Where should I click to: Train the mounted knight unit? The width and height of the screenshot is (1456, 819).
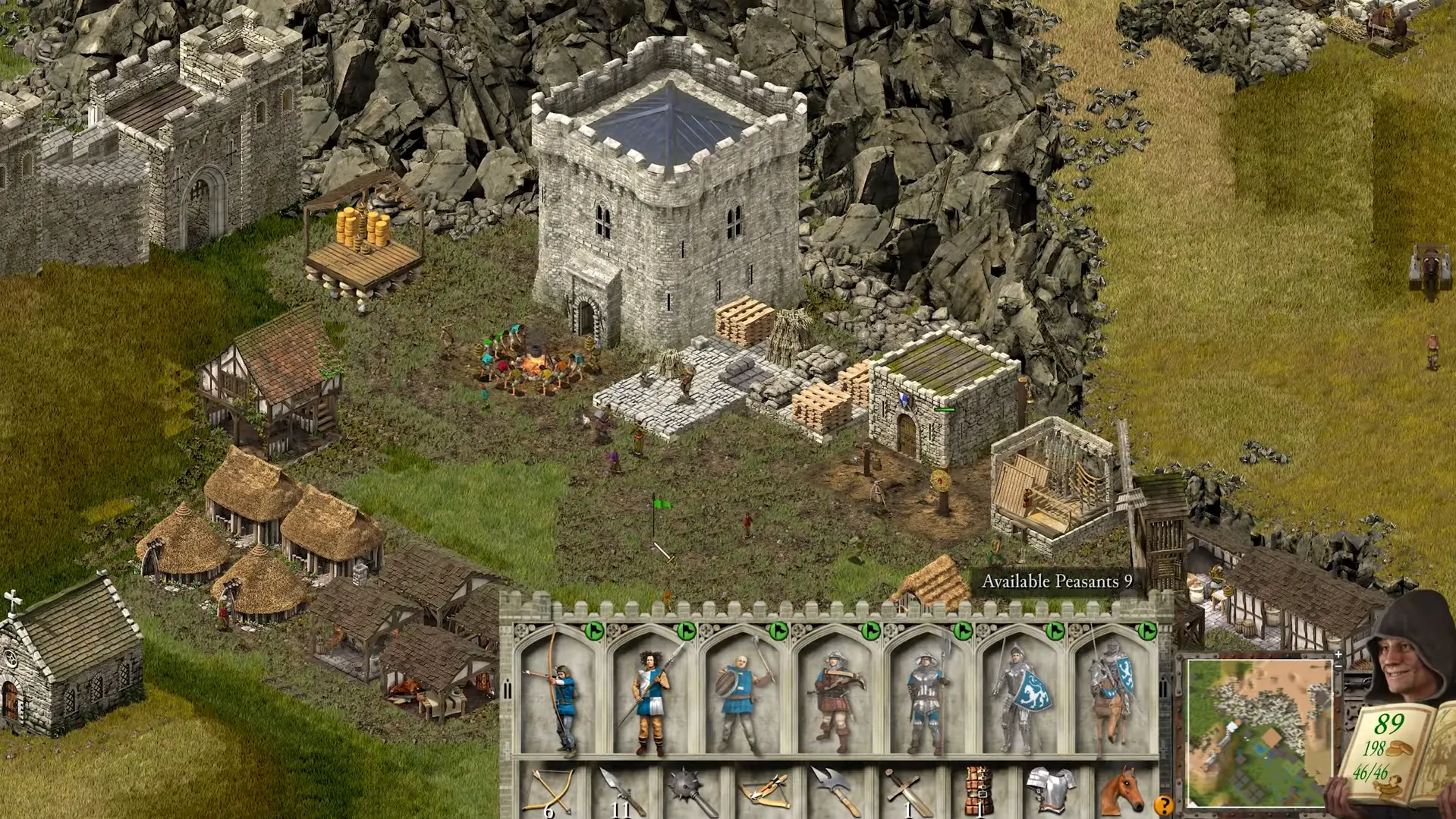click(x=1111, y=695)
